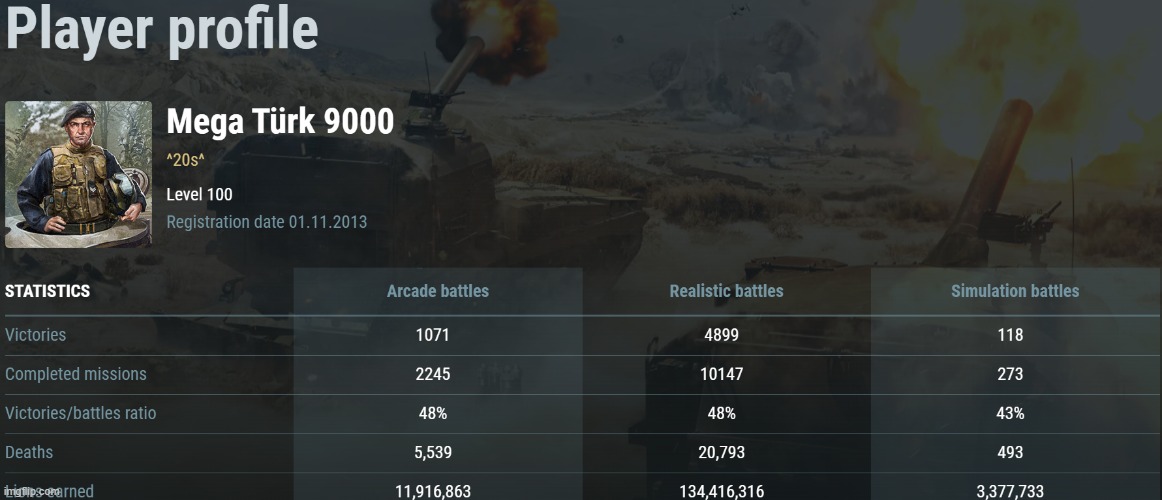The width and height of the screenshot is (1162, 500).
Task: Select the Realistic battles column header
Action: (x=726, y=291)
